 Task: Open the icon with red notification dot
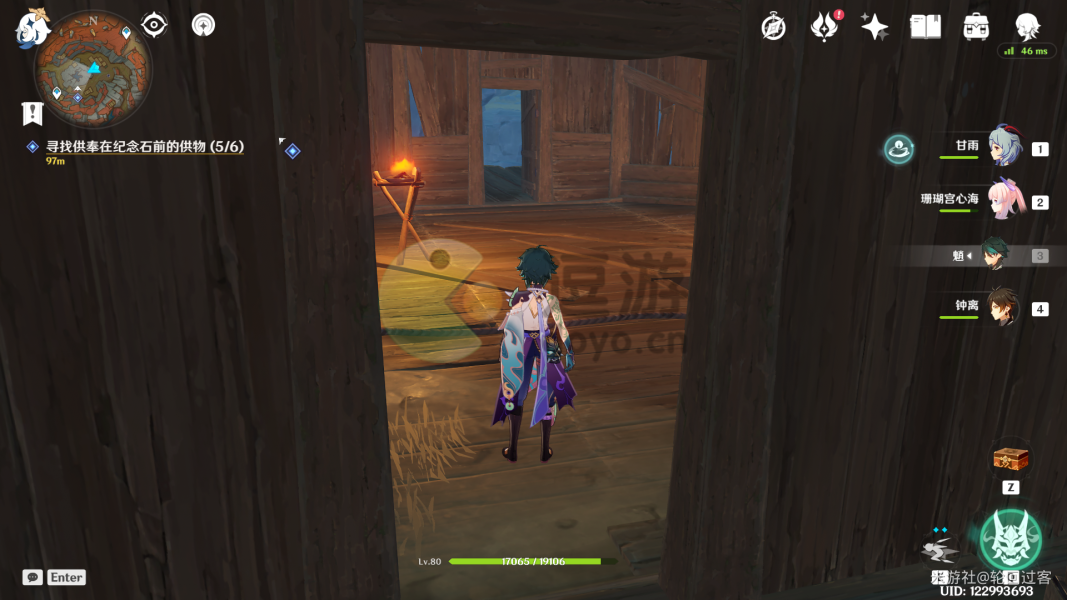[x=824, y=27]
